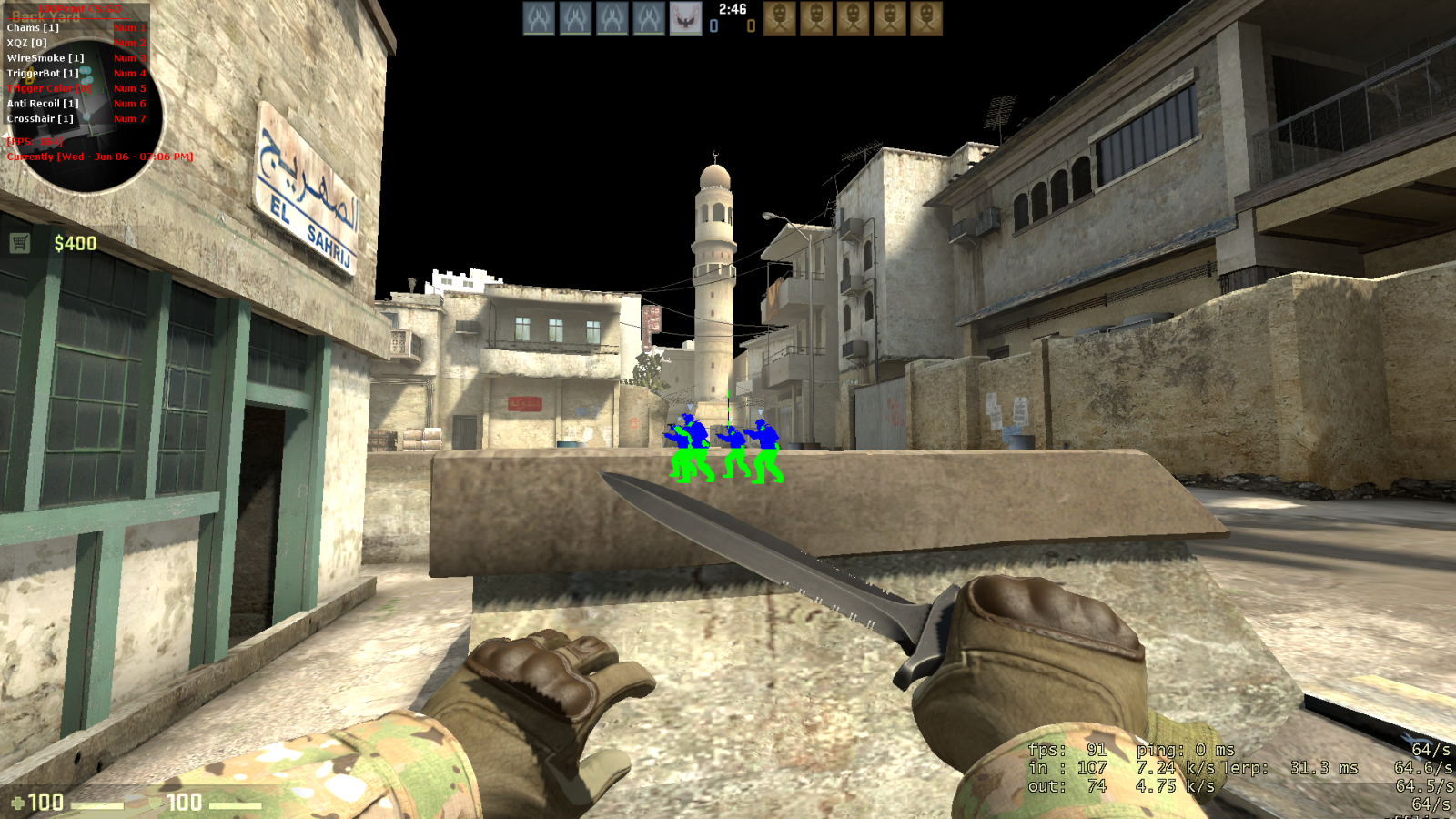Image resolution: width=1456 pixels, height=819 pixels.
Task: Select the red phoenix player avatar
Action: (685, 19)
